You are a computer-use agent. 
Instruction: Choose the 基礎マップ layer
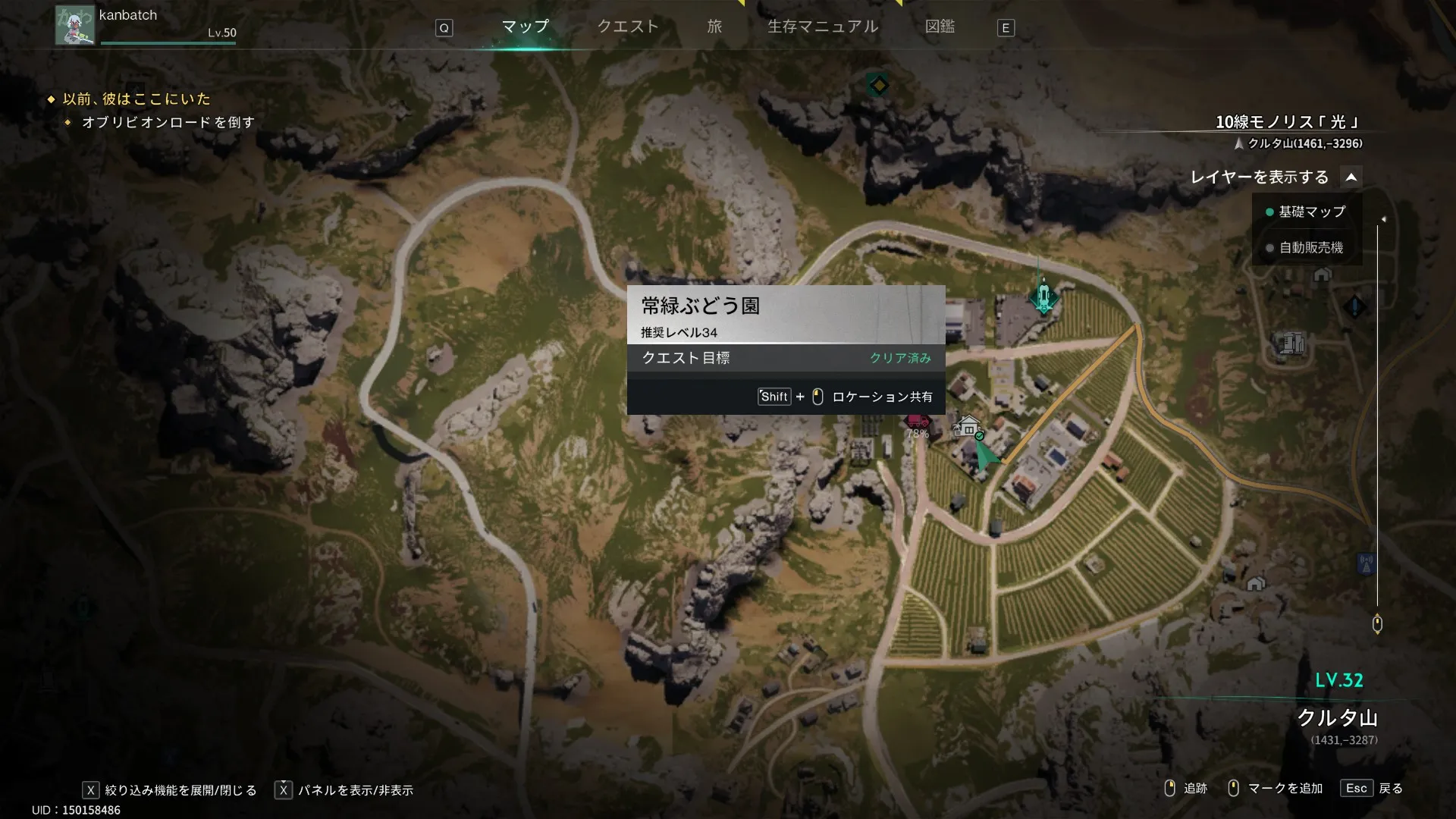pyautogui.click(x=1311, y=212)
